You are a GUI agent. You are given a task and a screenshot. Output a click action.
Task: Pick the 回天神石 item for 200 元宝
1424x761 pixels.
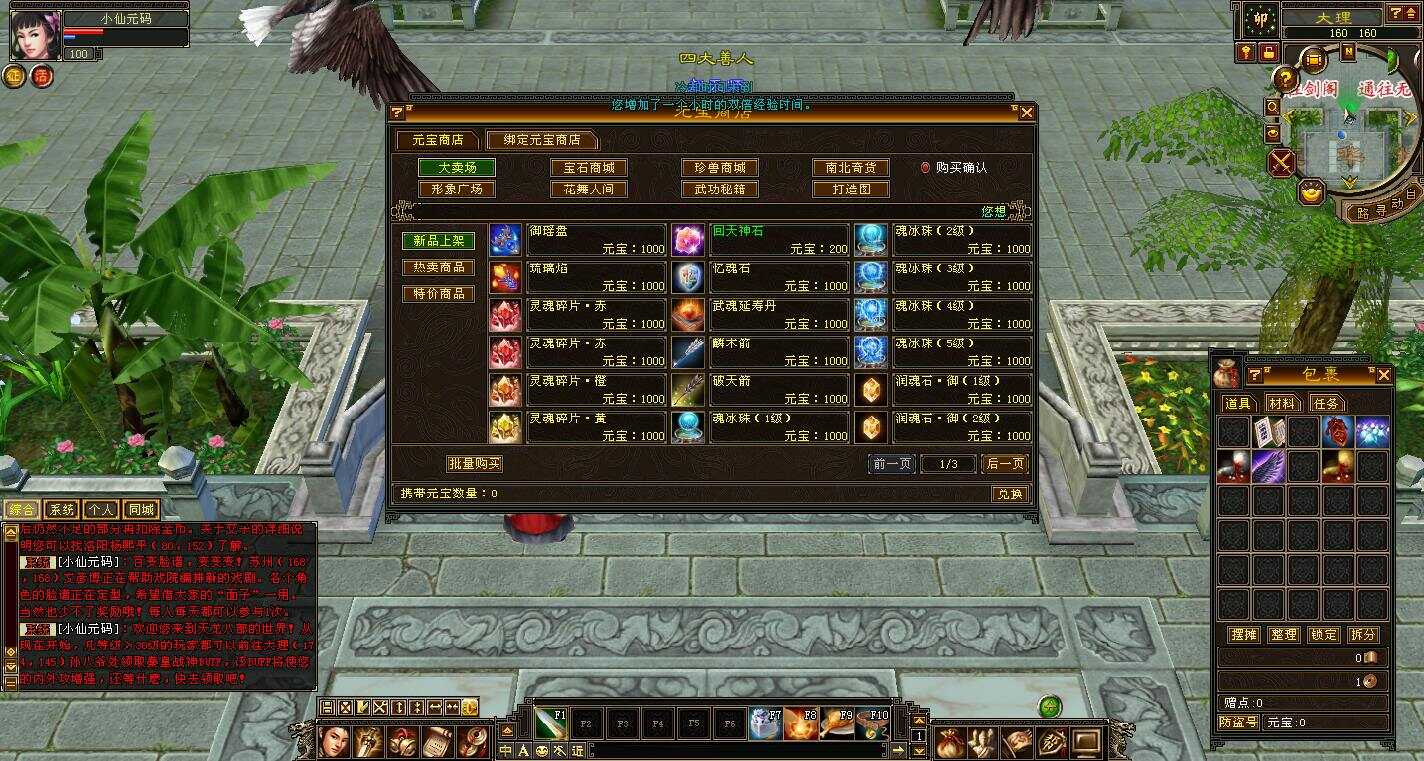[x=760, y=240]
